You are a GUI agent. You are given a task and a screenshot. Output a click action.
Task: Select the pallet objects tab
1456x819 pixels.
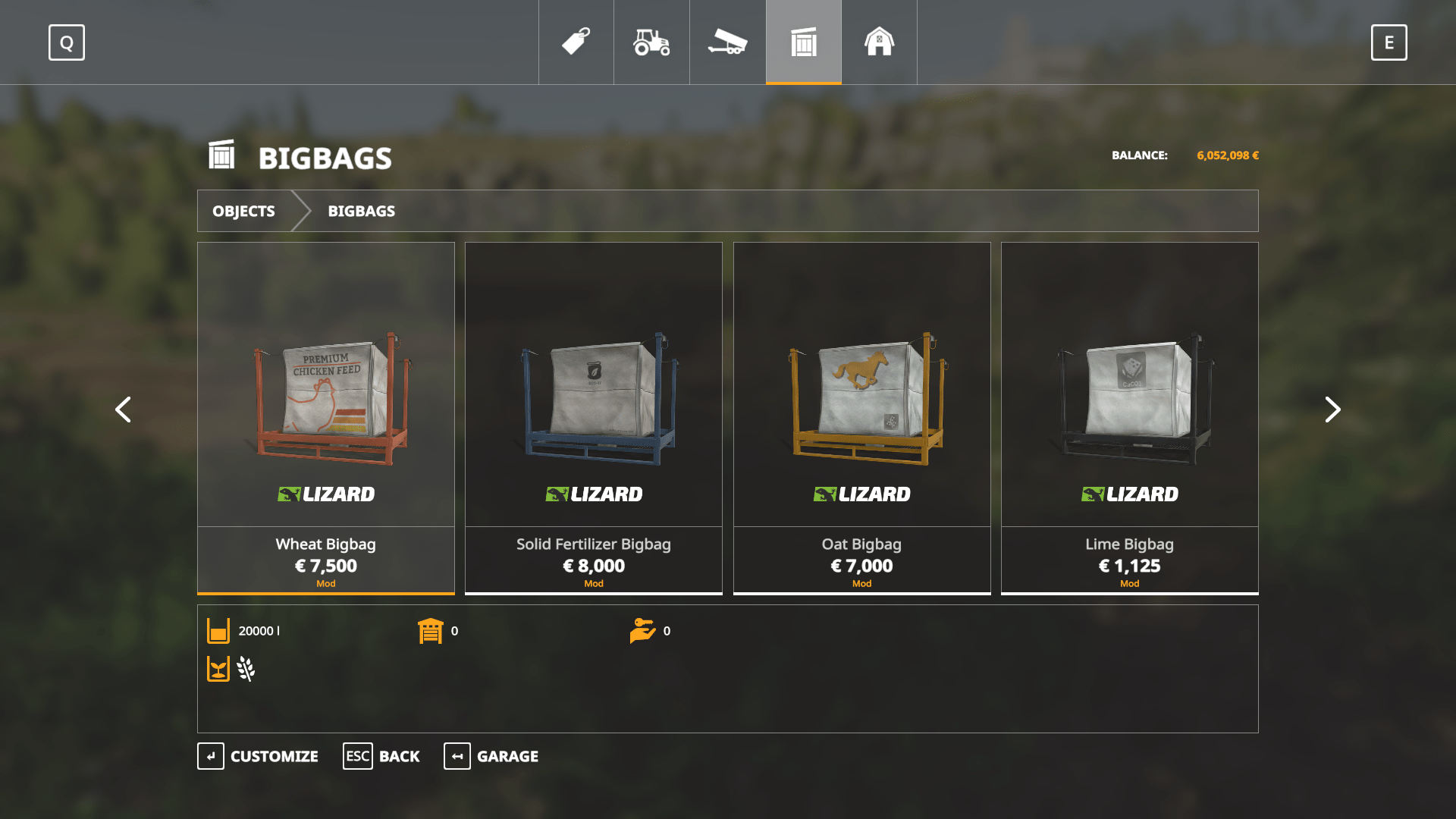tap(804, 42)
